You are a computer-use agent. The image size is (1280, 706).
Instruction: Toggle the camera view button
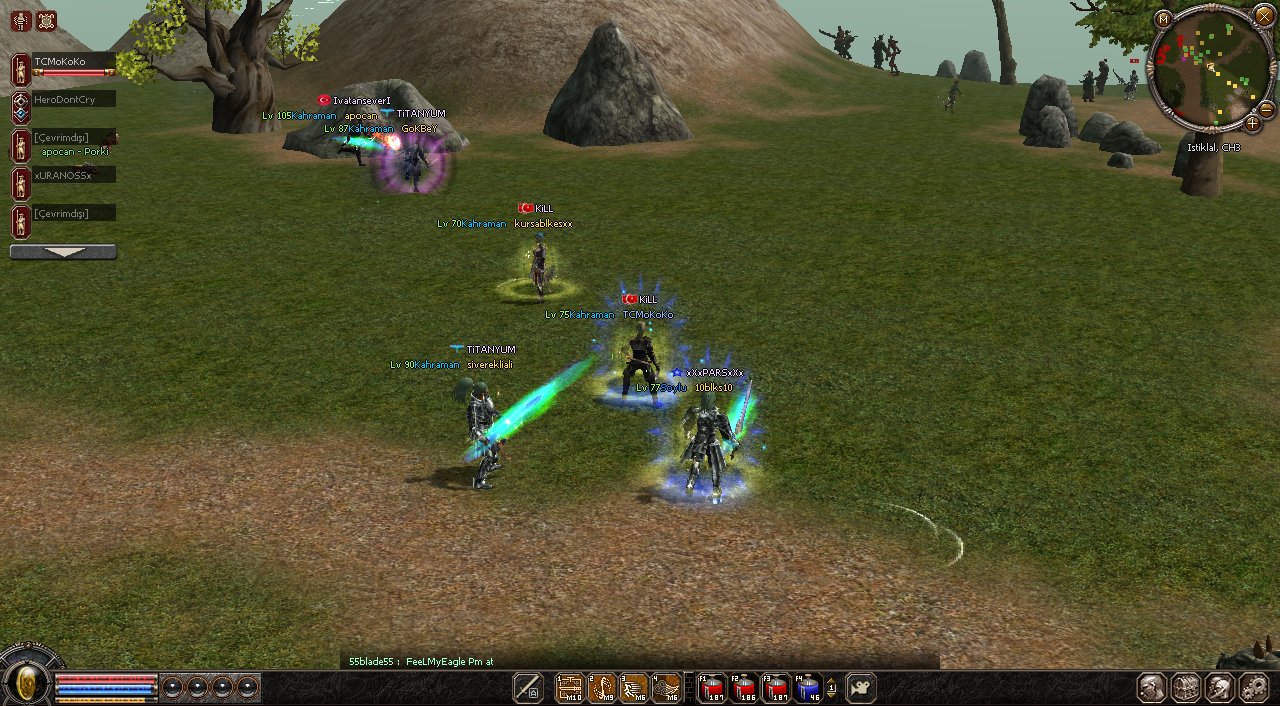point(861,688)
